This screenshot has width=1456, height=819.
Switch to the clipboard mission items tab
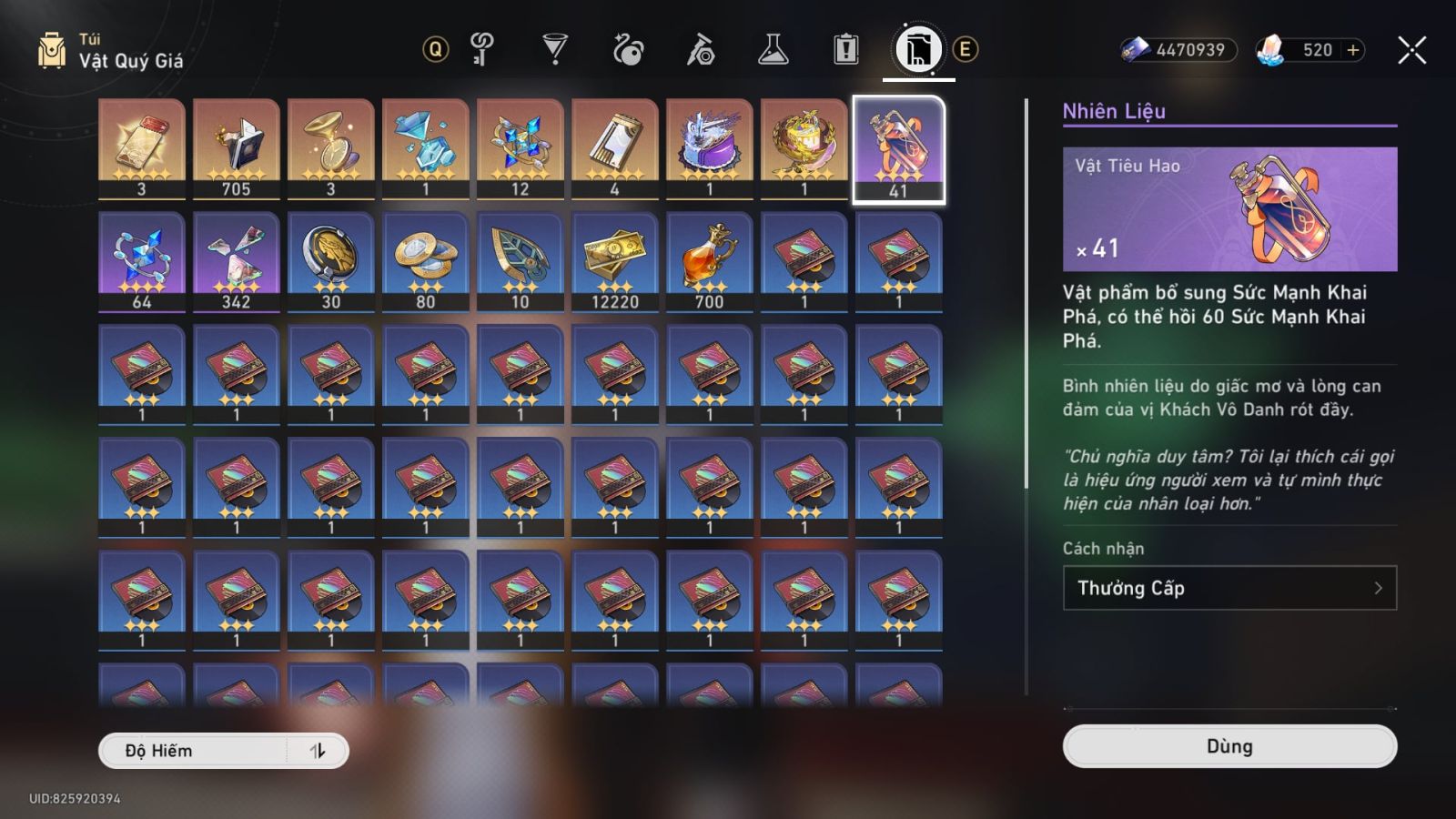pos(845,49)
